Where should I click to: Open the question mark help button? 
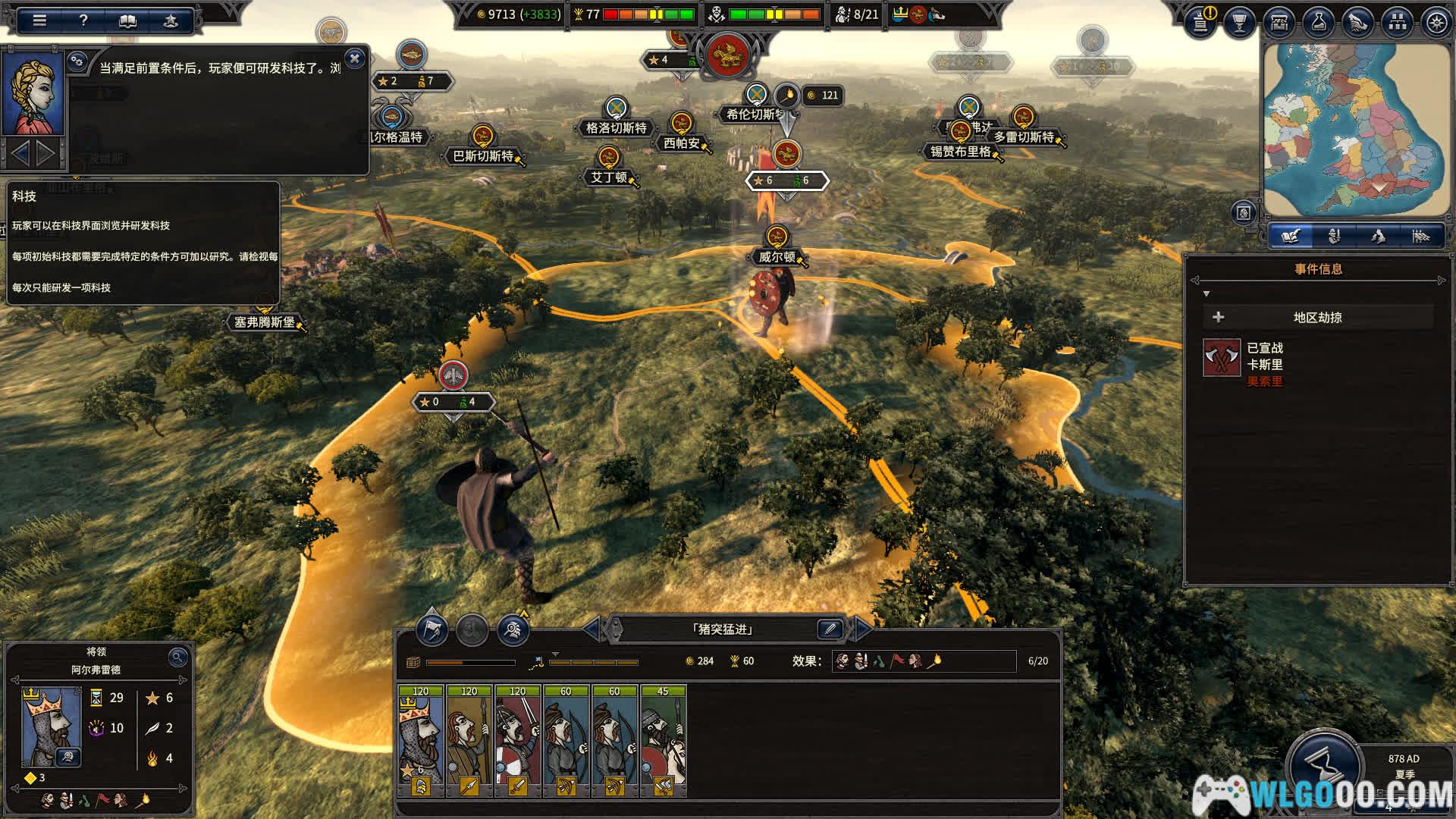[x=83, y=20]
